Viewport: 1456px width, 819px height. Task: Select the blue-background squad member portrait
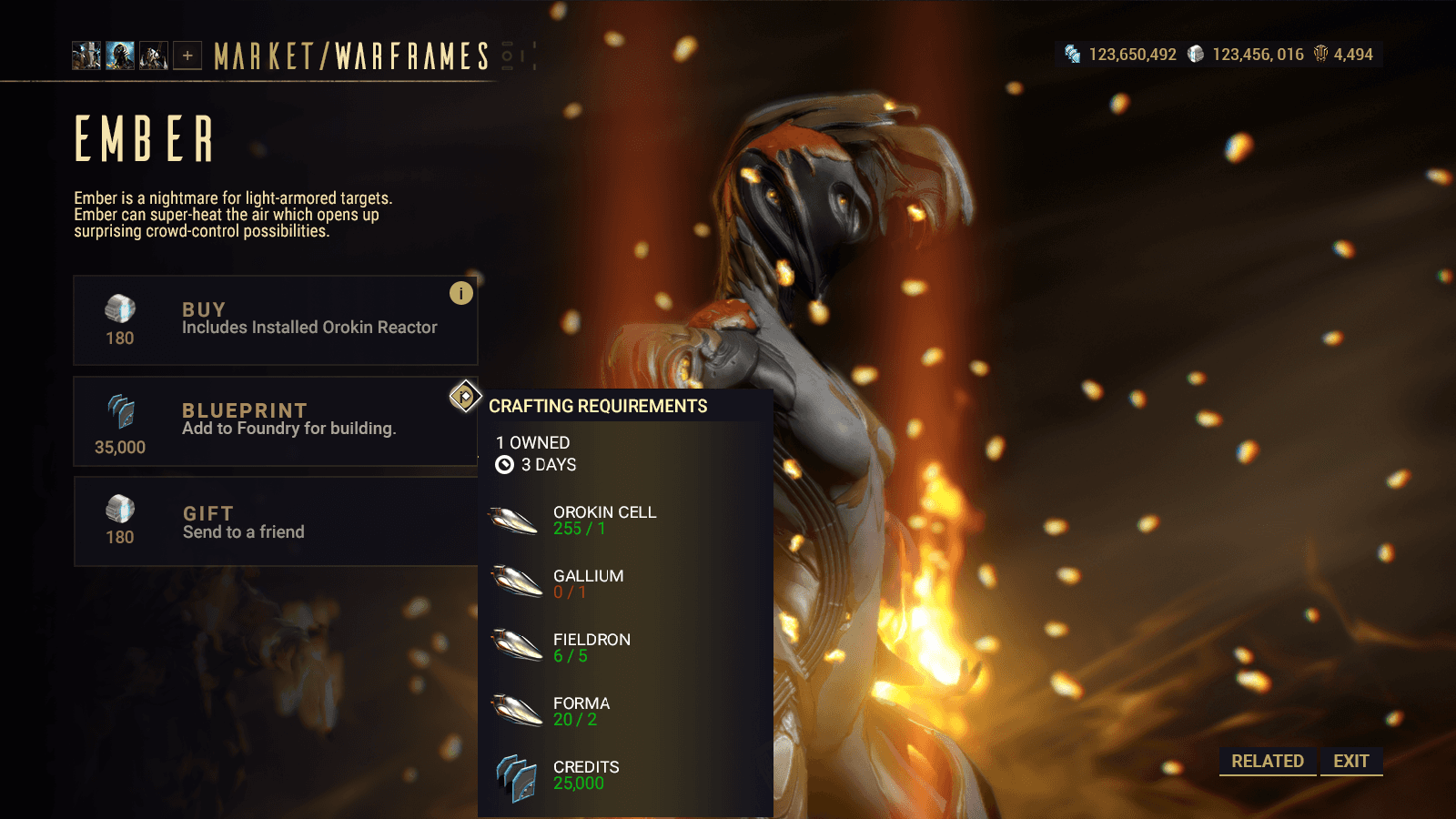(120, 56)
